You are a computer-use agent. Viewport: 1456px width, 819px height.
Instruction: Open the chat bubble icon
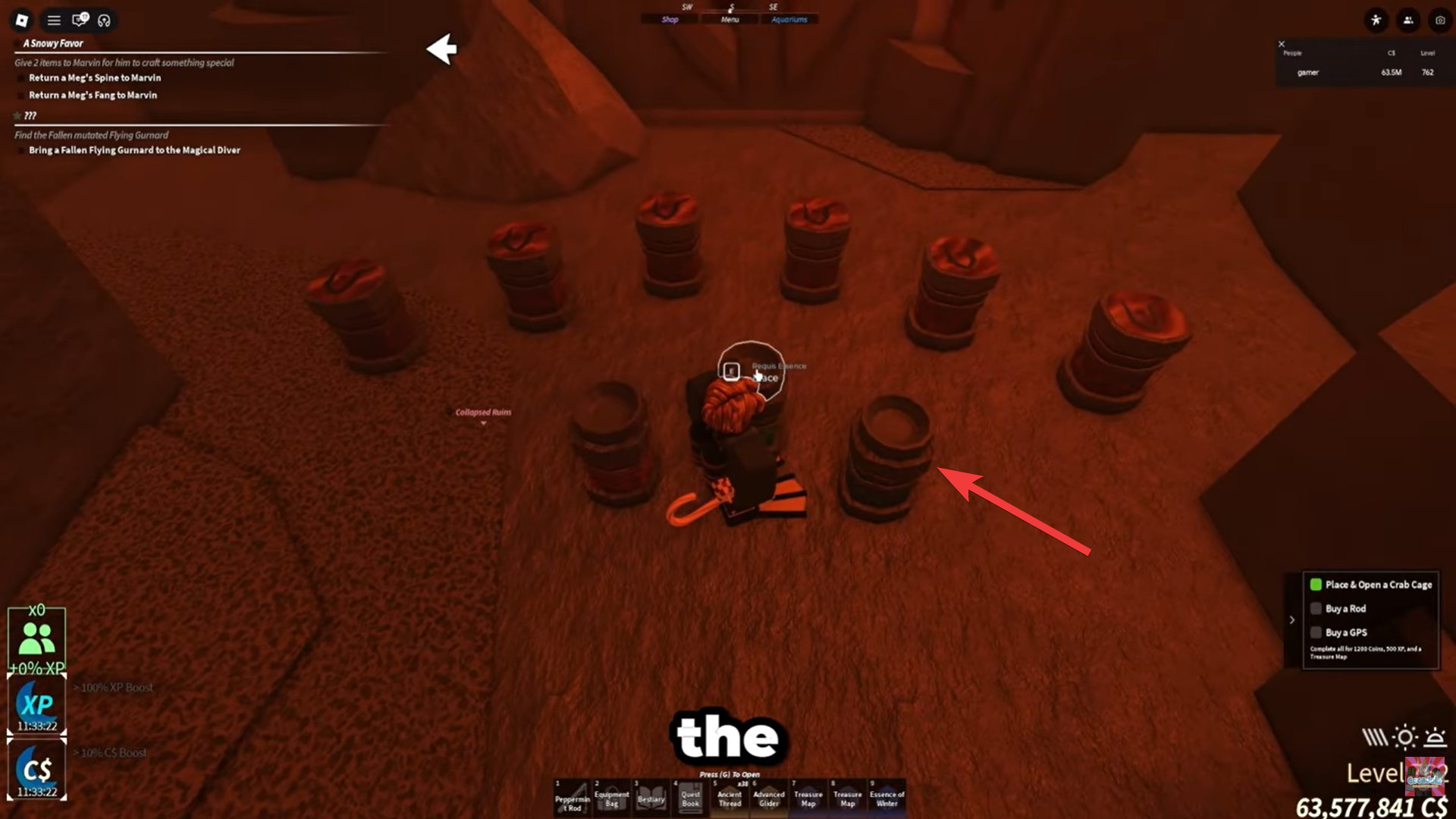(x=78, y=20)
